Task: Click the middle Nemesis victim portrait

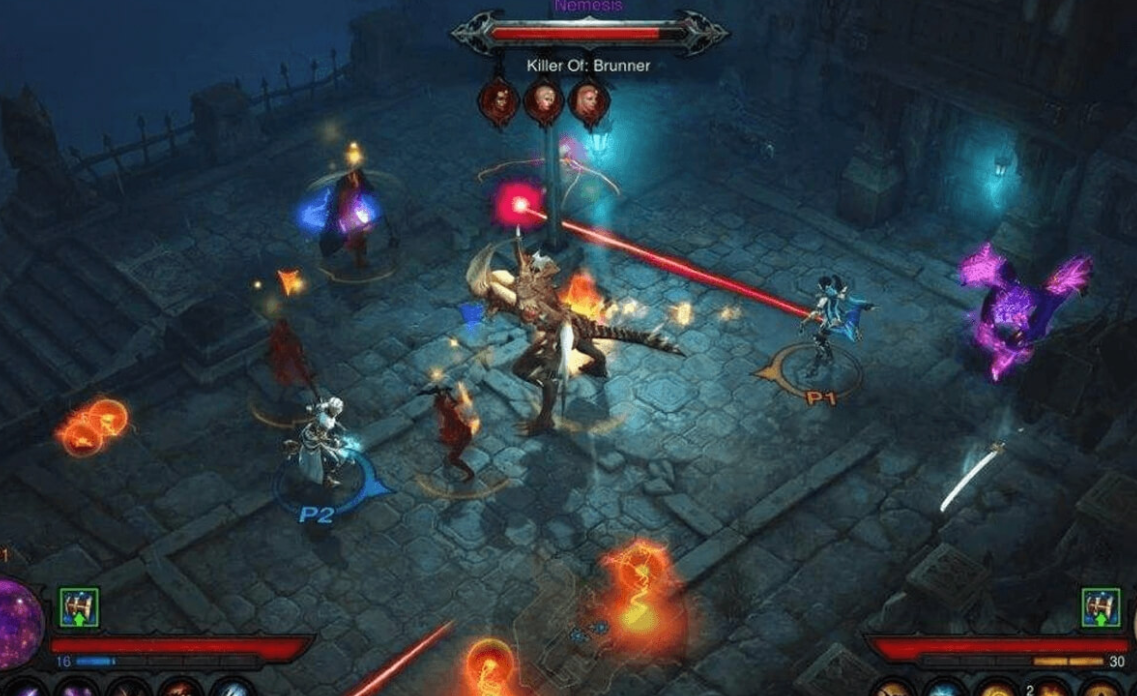Action: coord(544,100)
